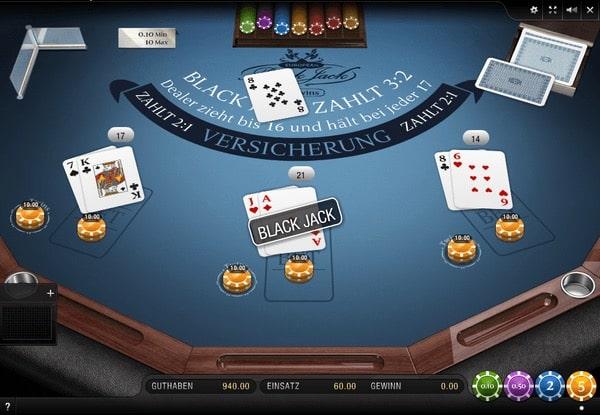Open the gear settings menu
600x415 pixels.
(x=533, y=9)
